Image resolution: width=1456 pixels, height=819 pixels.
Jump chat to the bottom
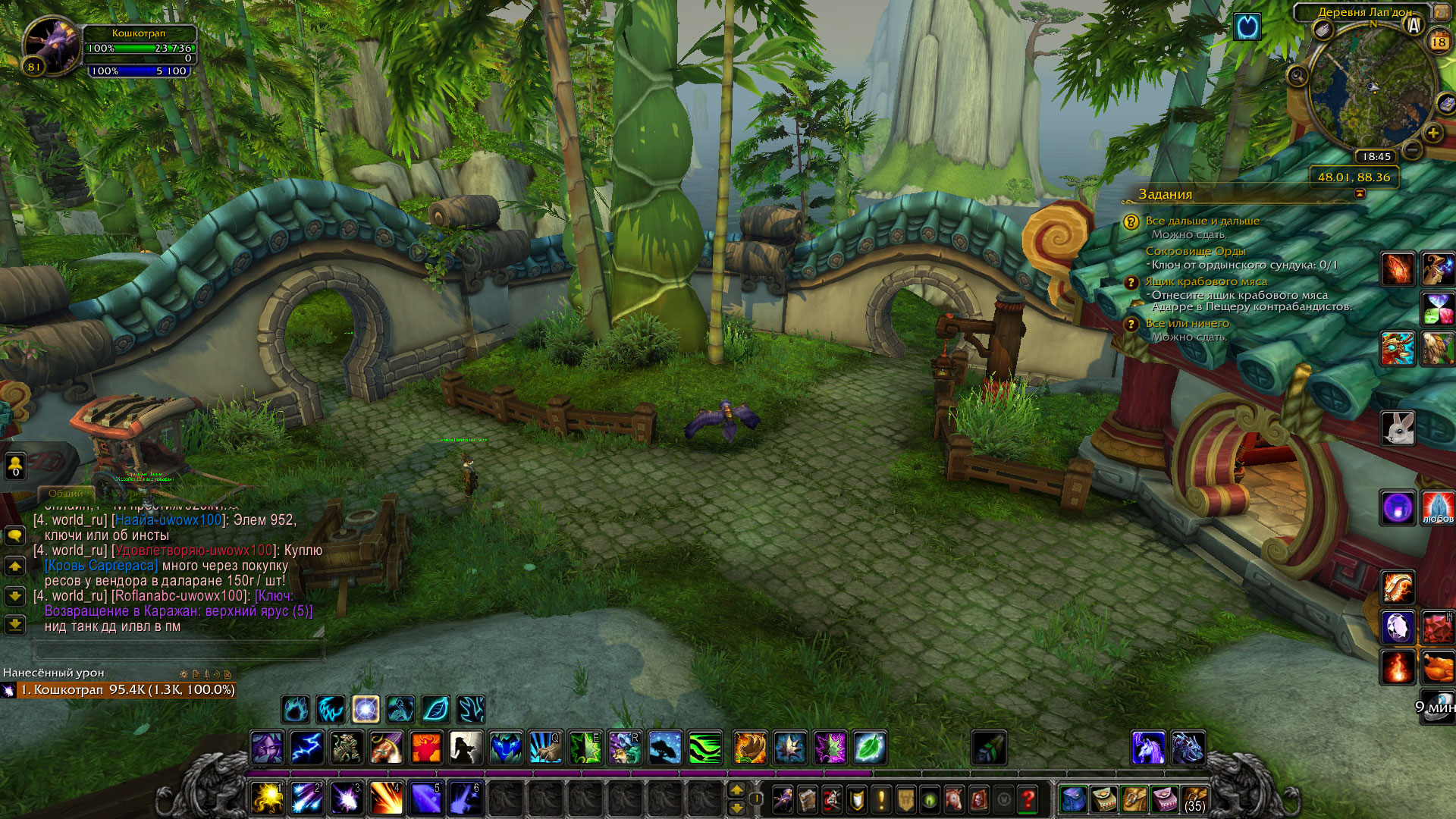click(15, 624)
